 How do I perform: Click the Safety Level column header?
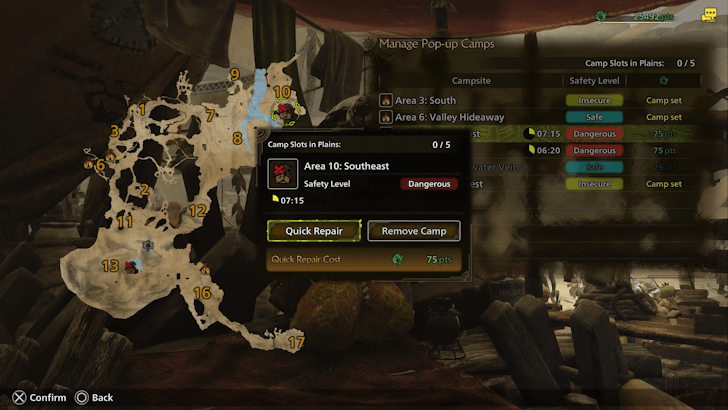click(594, 80)
